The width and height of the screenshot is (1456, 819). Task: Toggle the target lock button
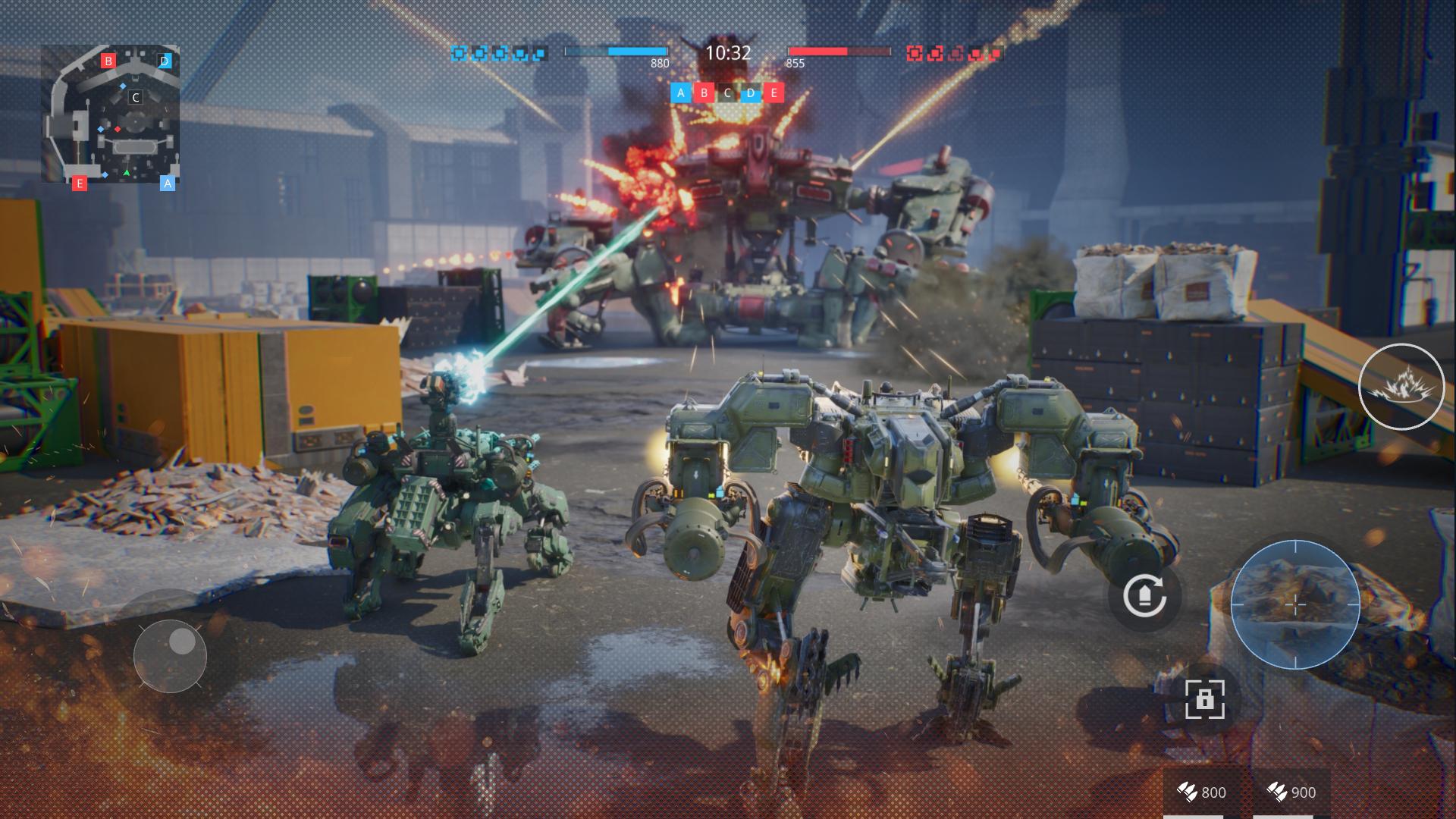click(1204, 698)
